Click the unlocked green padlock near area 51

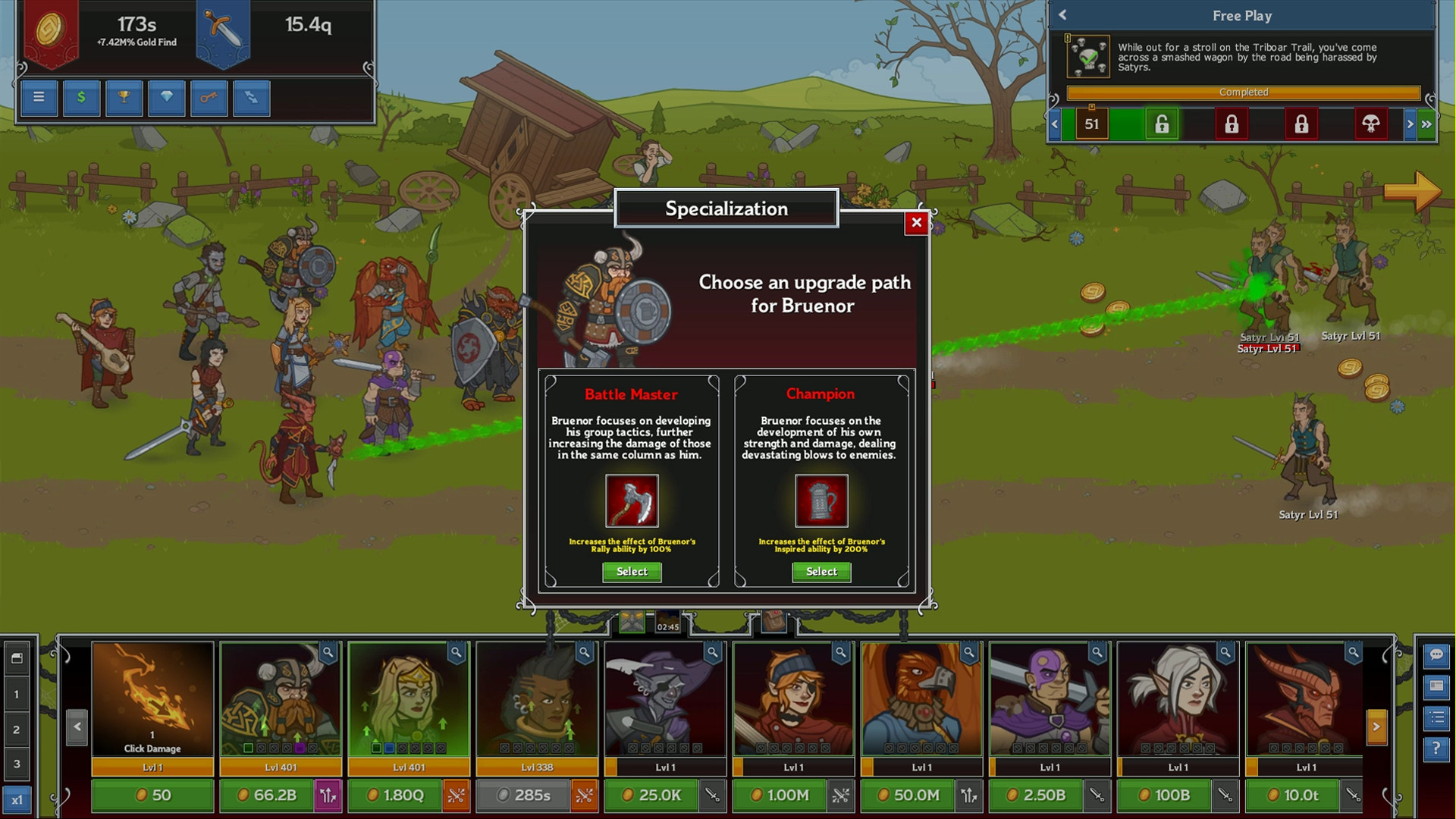tap(1162, 124)
